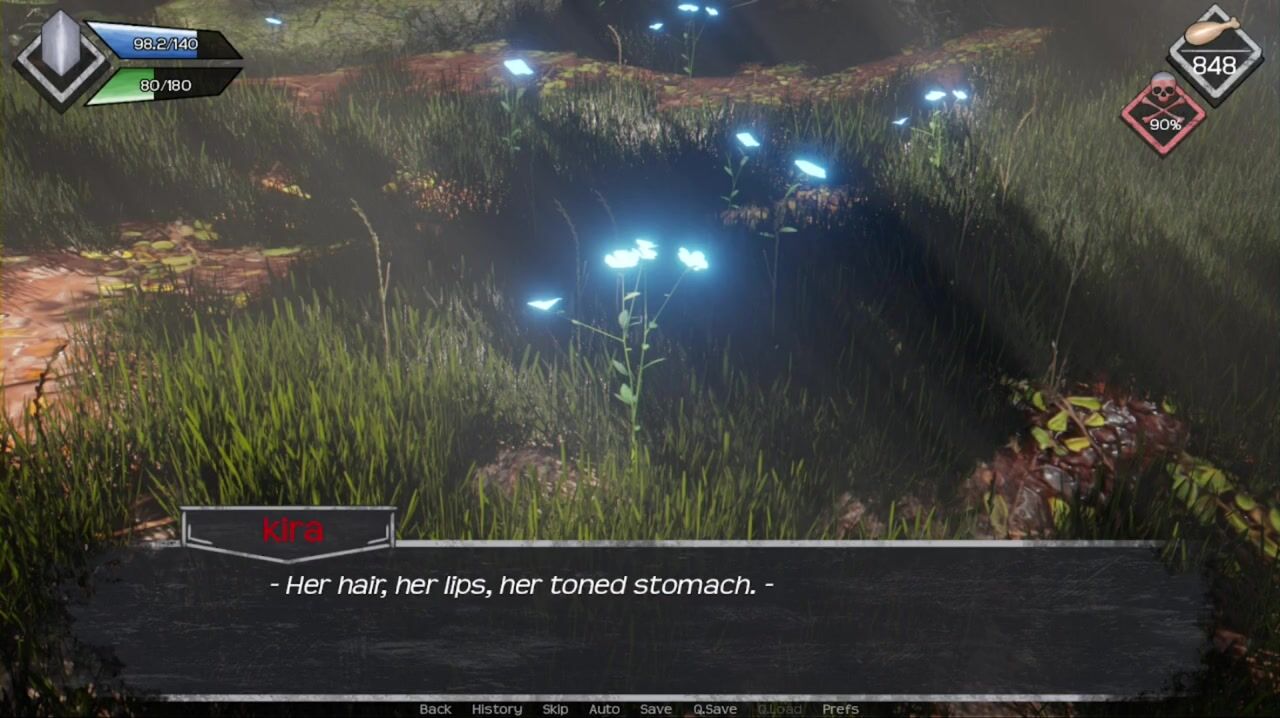Open the dialogue History log
The image size is (1280, 718).
pyautogui.click(x=497, y=709)
